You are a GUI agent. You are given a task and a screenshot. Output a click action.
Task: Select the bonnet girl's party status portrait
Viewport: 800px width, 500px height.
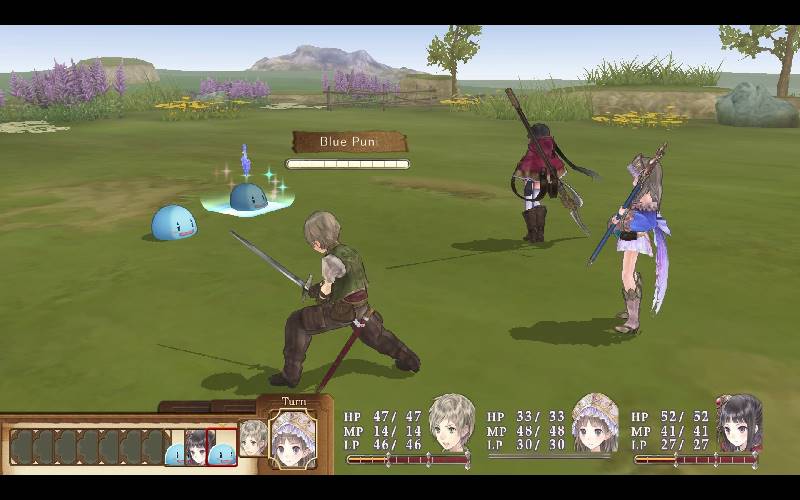pyautogui.click(x=594, y=422)
